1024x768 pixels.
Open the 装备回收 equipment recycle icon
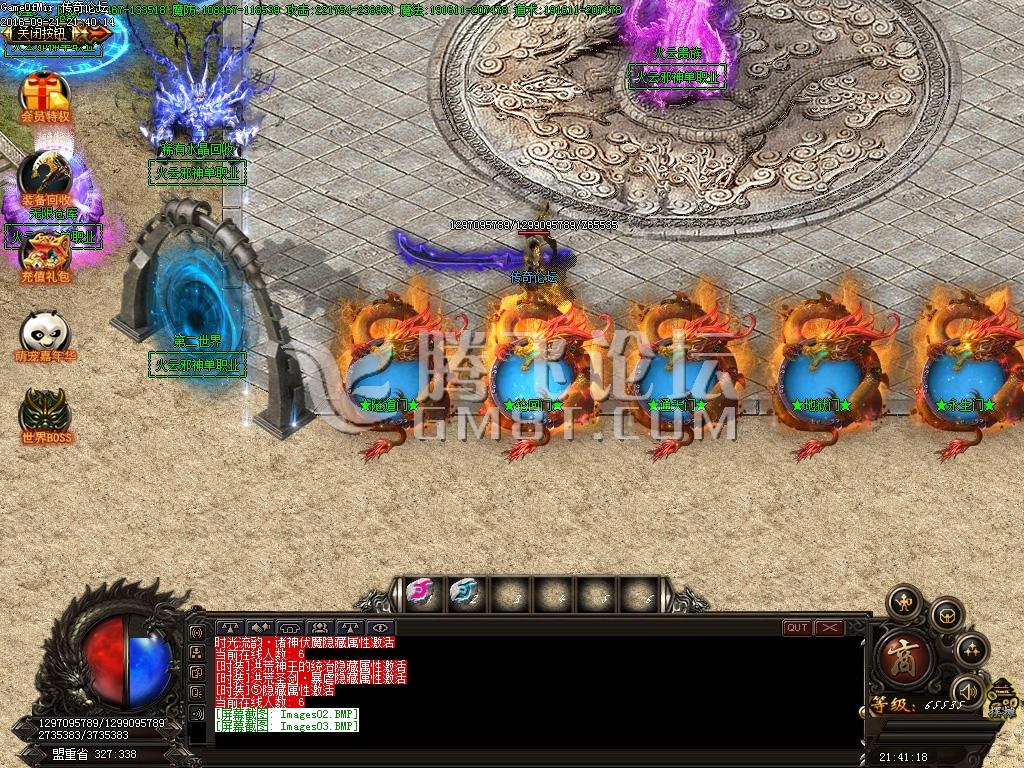pyautogui.click(x=45, y=173)
